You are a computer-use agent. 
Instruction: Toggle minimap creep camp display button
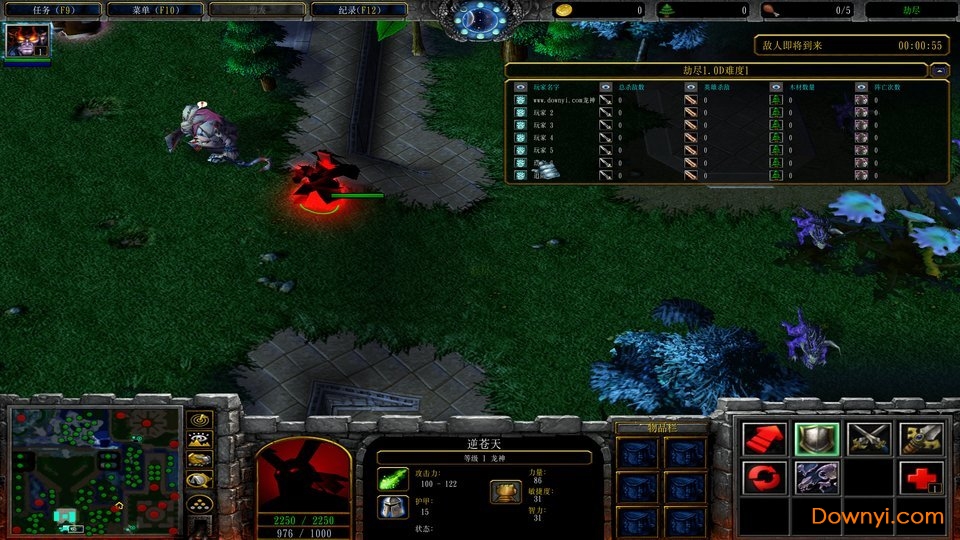point(200,480)
